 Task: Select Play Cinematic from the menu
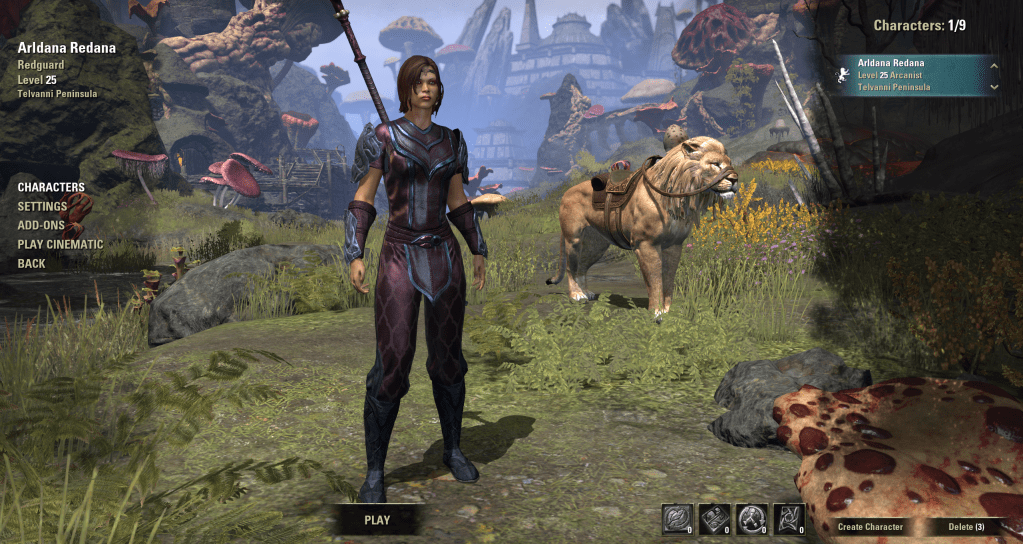[x=60, y=244]
